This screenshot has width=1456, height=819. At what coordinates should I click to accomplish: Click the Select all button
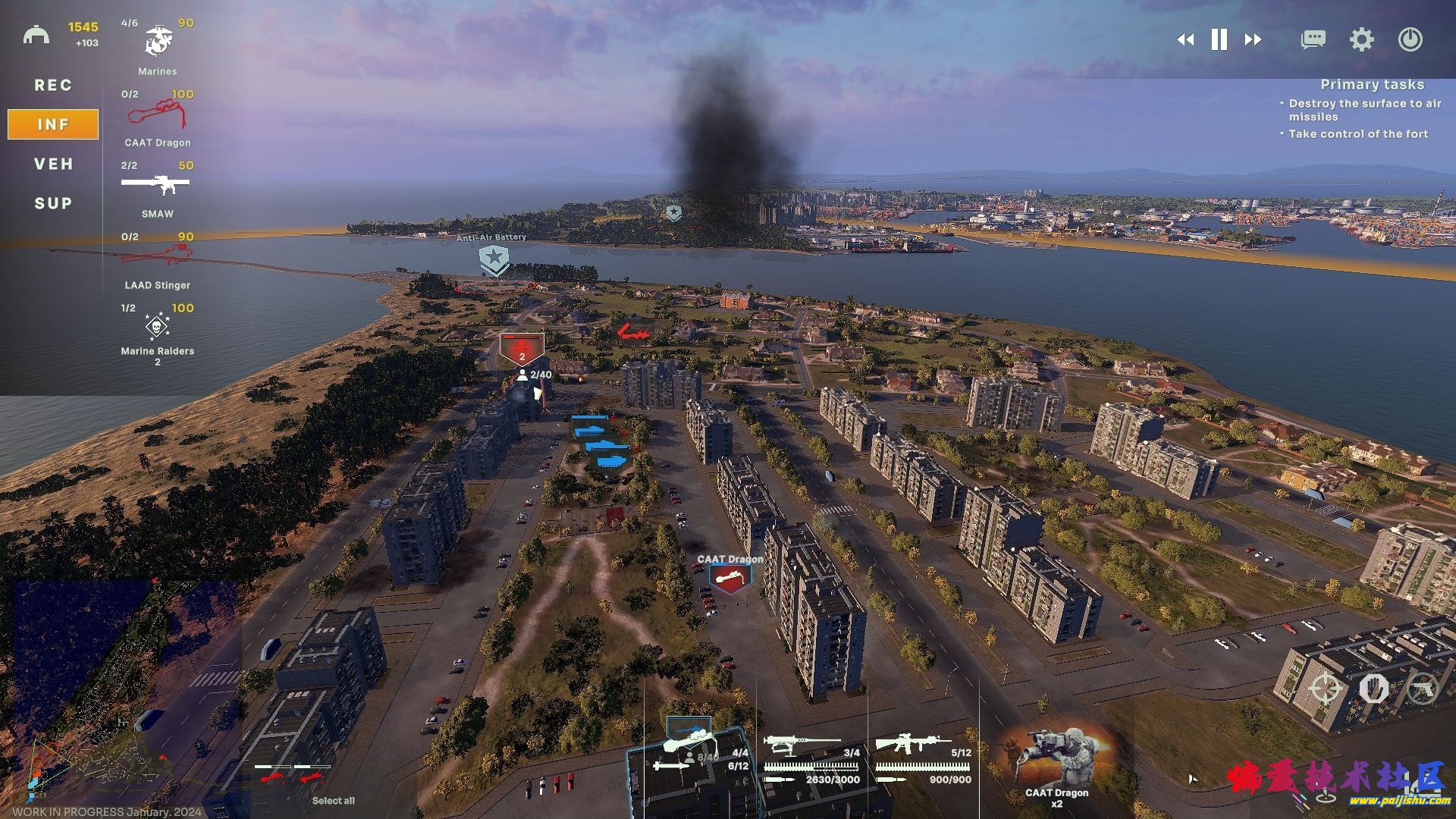point(333,801)
